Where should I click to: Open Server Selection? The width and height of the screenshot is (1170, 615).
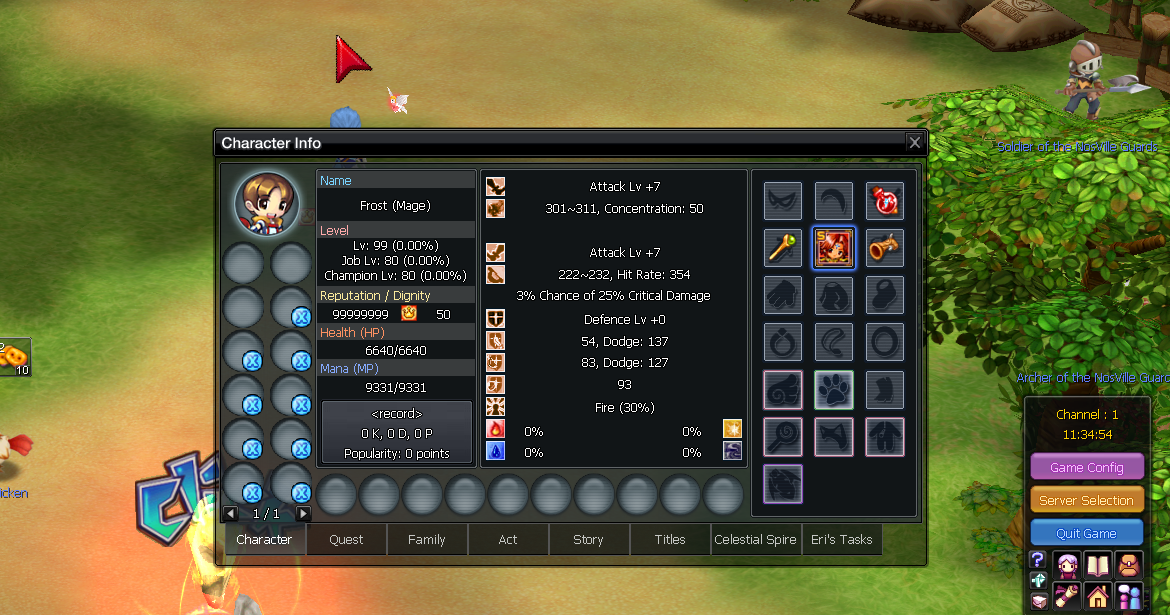tap(1086, 500)
